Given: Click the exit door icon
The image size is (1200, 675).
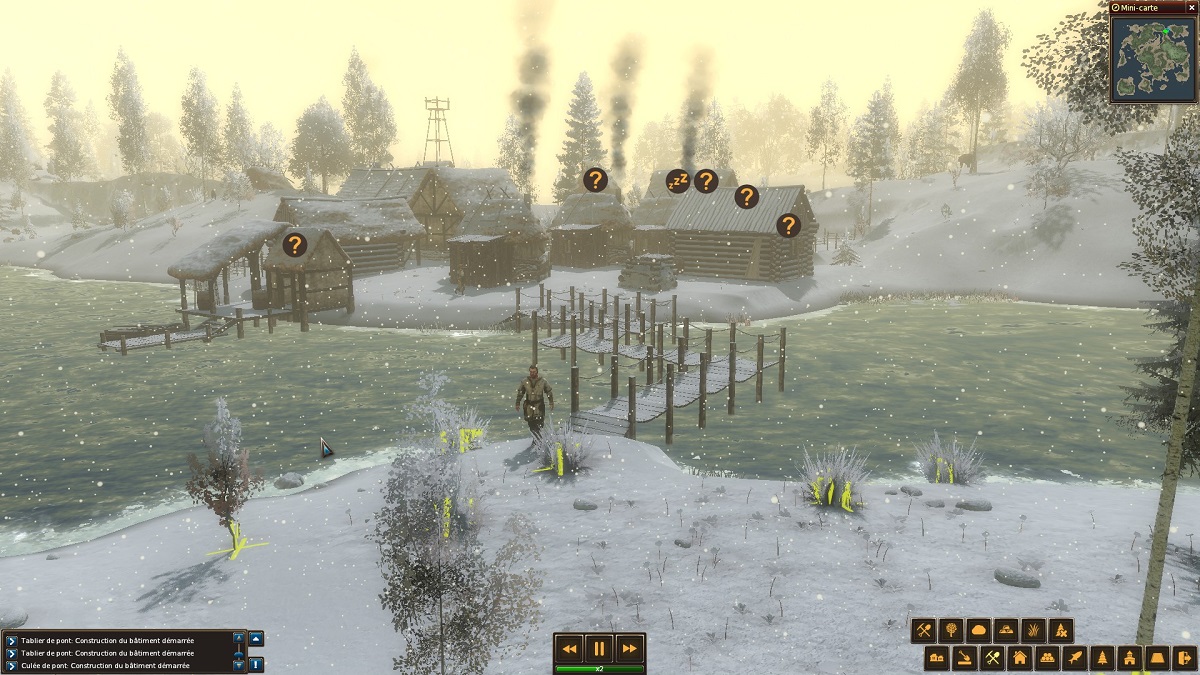Looking at the screenshot, I should tap(1183, 658).
